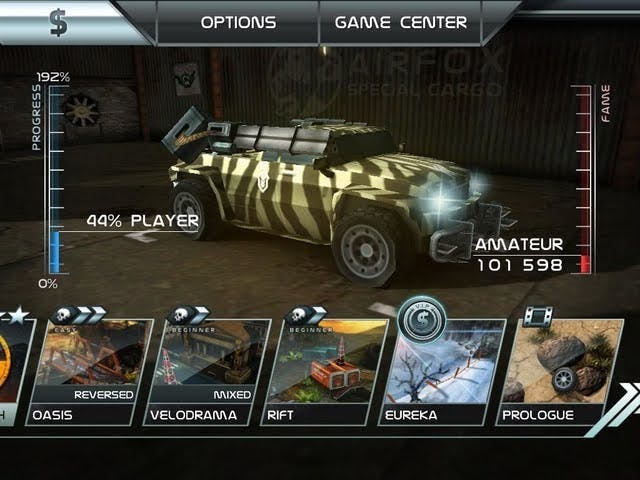This screenshot has height=480, width=640.
Task: Open the dollar sign shop tab
Action: click(60, 22)
